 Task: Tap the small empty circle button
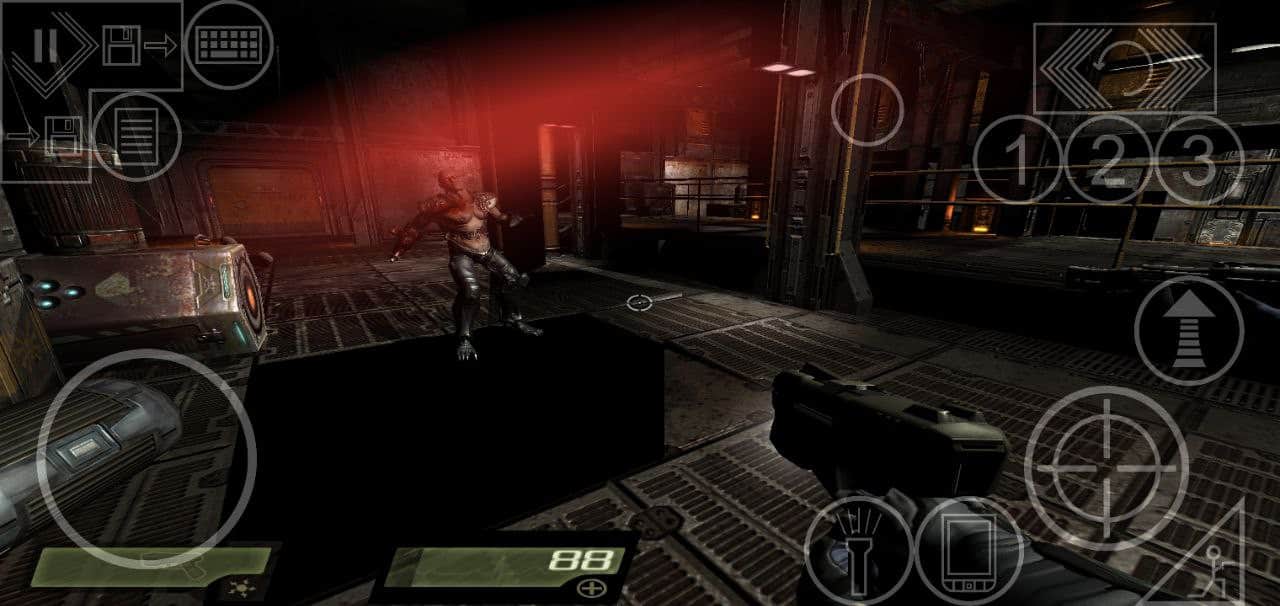867,110
